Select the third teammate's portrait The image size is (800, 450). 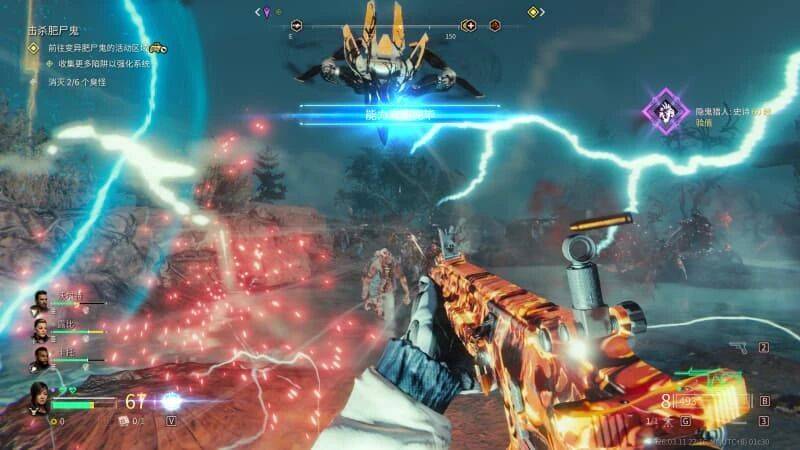coord(41,357)
